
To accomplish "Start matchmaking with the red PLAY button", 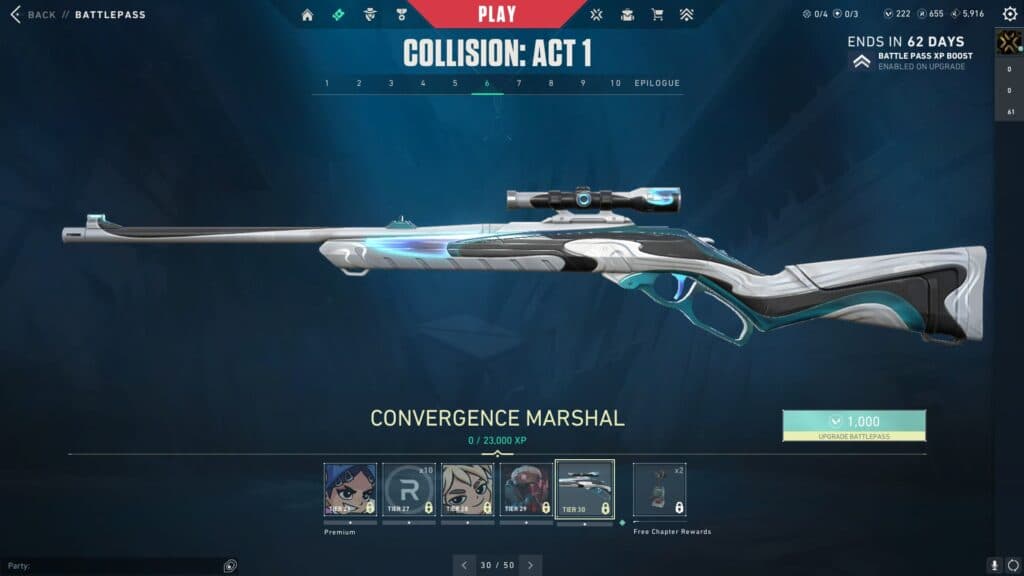I will (497, 14).
